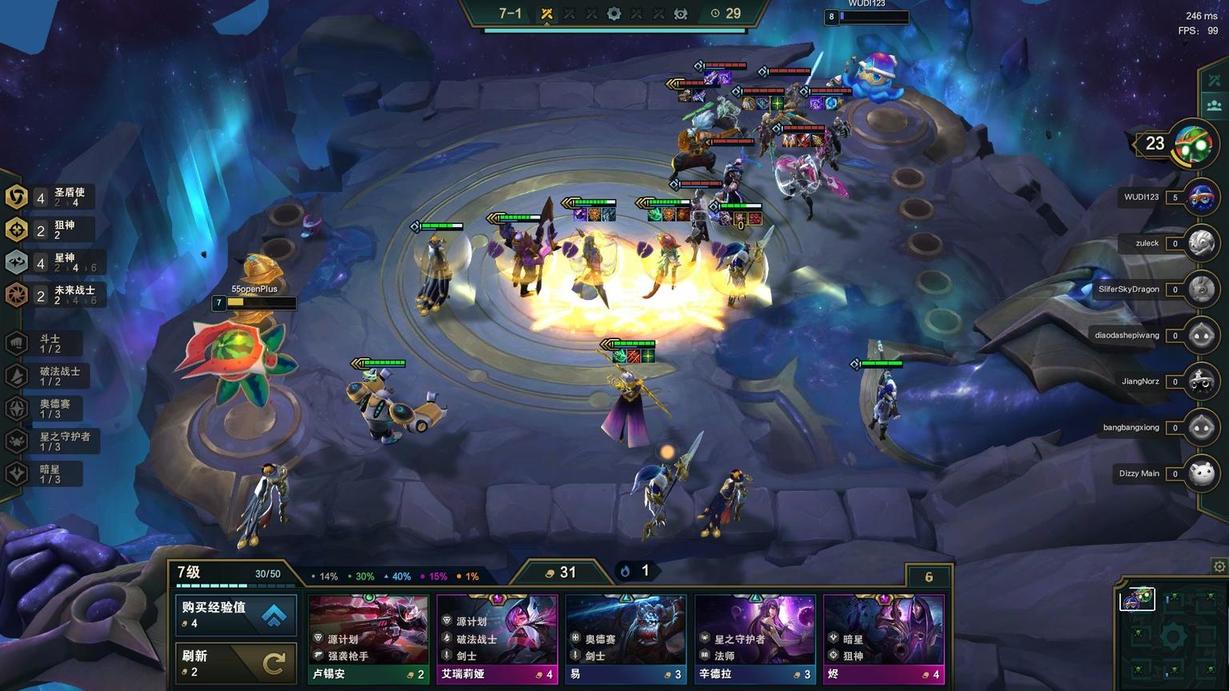Select JiangNorz's player portrait
1229x691 pixels.
point(1201,381)
